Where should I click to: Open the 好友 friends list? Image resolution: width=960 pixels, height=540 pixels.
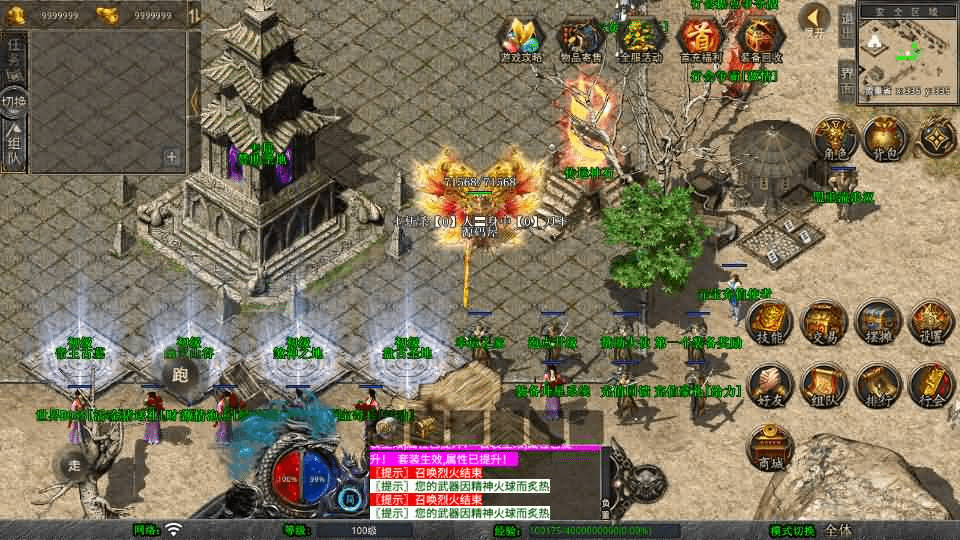(769, 385)
